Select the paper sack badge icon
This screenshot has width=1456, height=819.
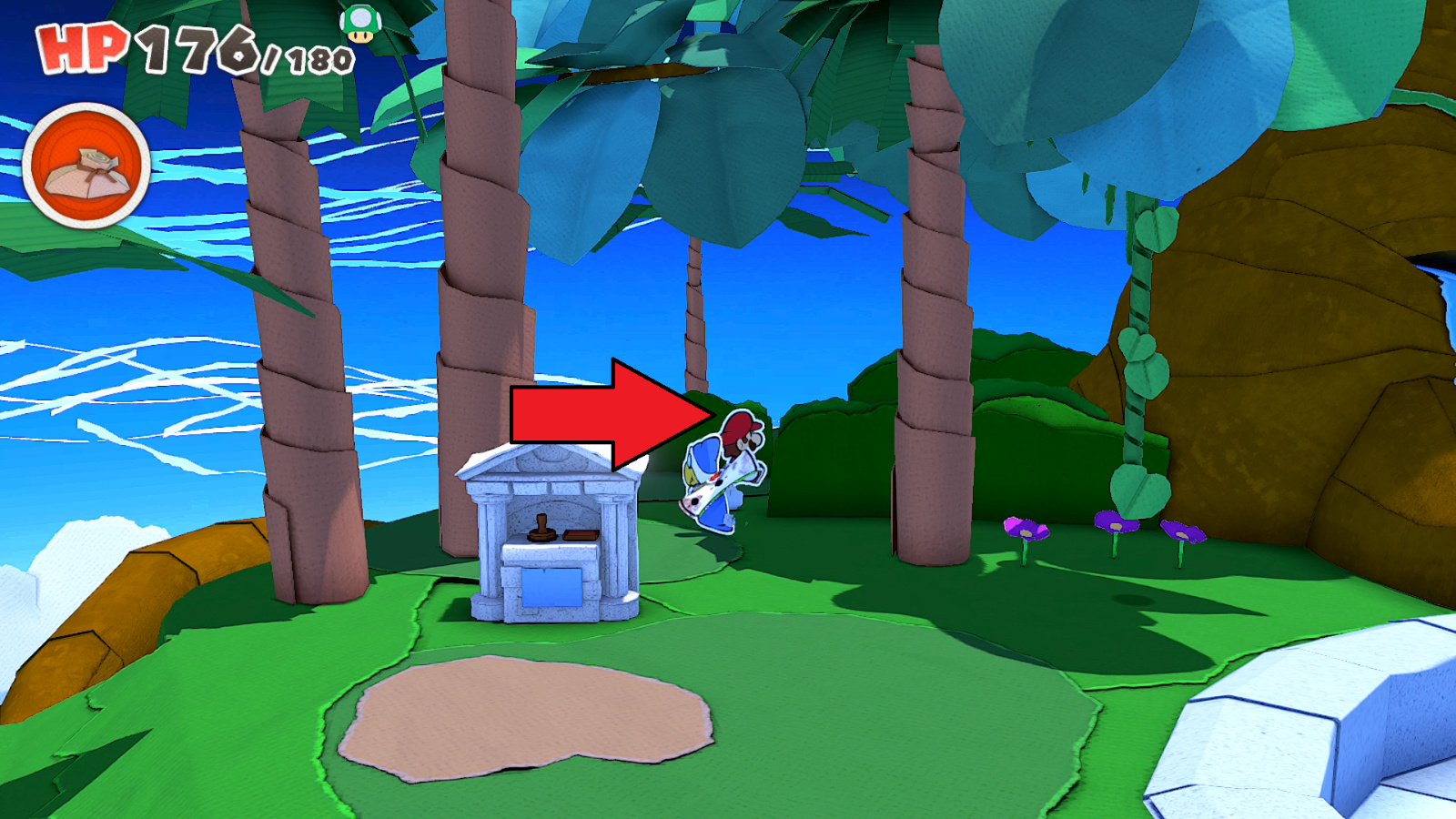[86, 164]
